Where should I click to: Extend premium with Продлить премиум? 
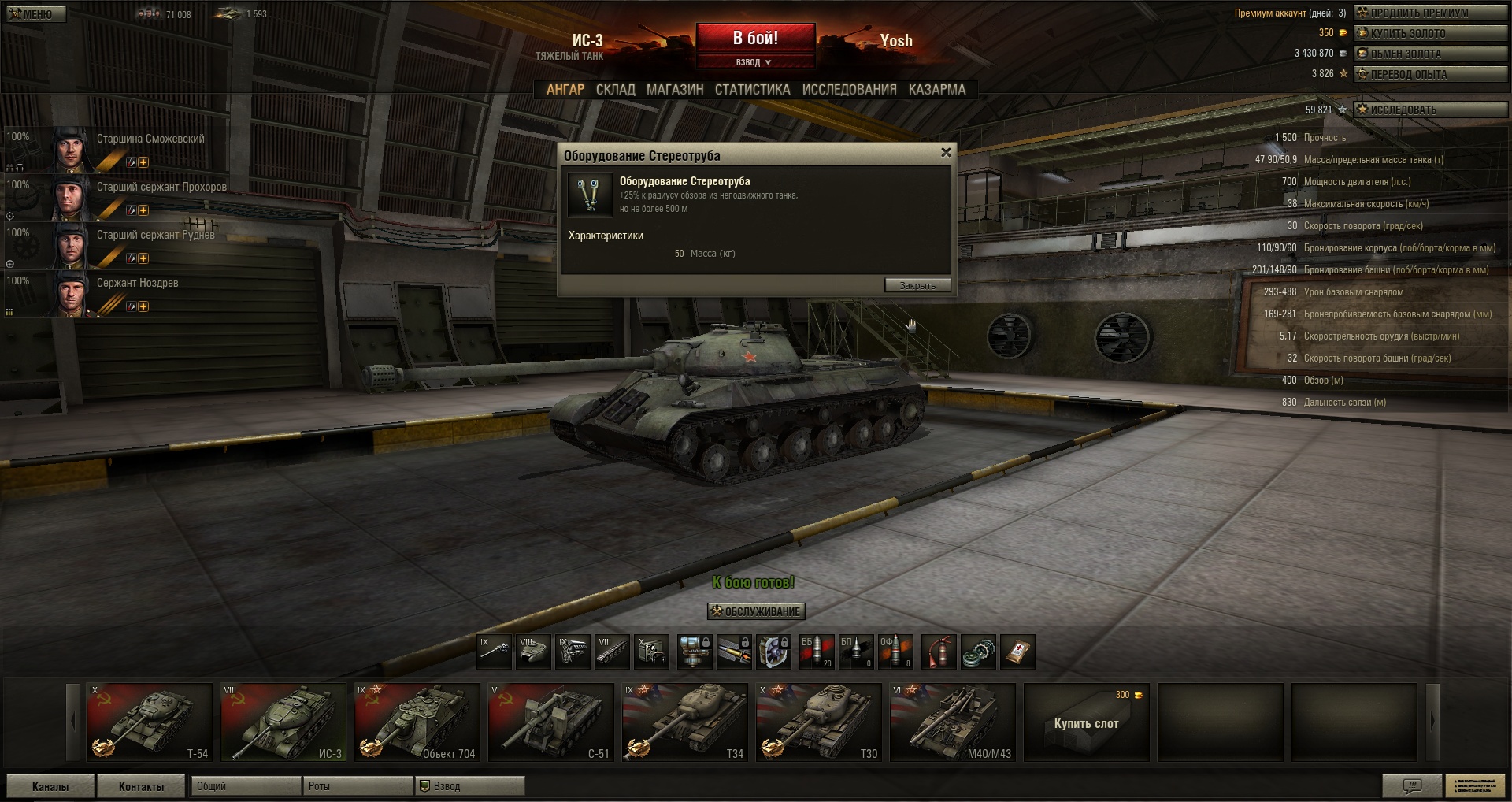coord(1429,13)
